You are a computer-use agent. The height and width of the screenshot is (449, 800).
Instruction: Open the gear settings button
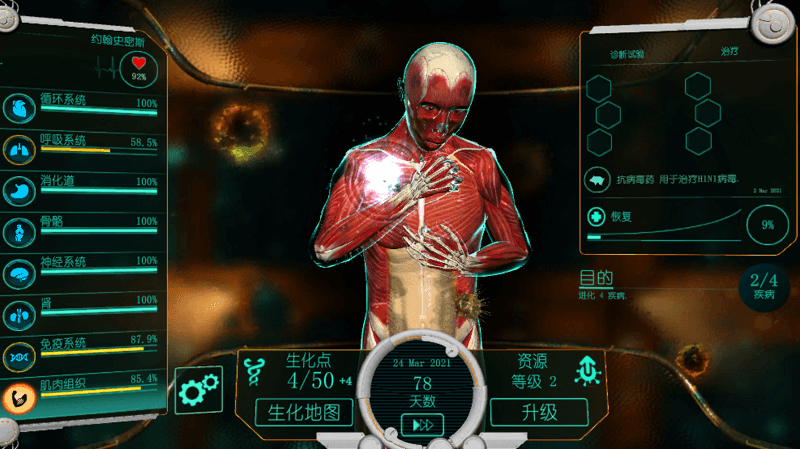pyautogui.click(x=199, y=391)
